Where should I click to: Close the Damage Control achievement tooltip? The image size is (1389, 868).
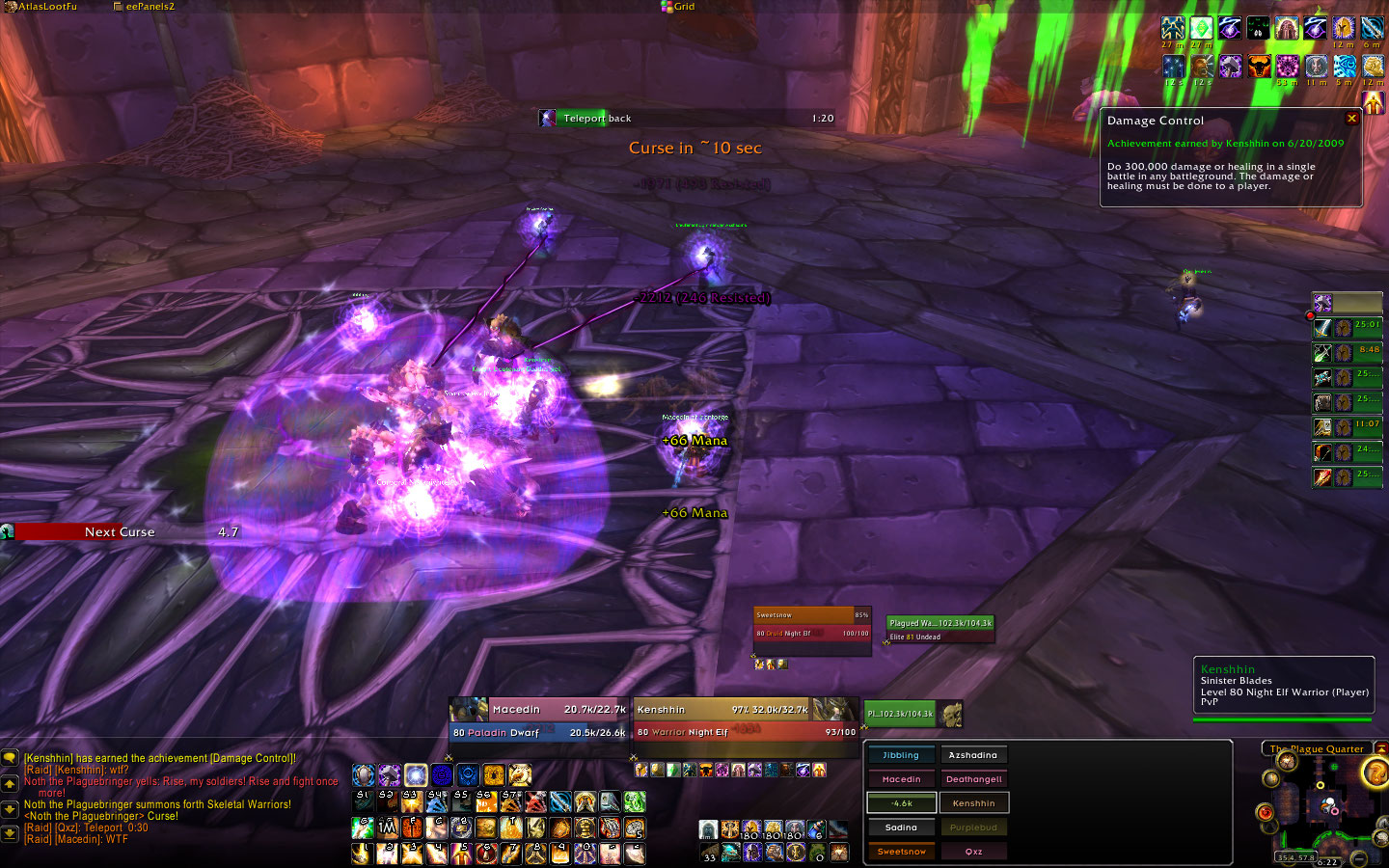pyautogui.click(x=1351, y=118)
